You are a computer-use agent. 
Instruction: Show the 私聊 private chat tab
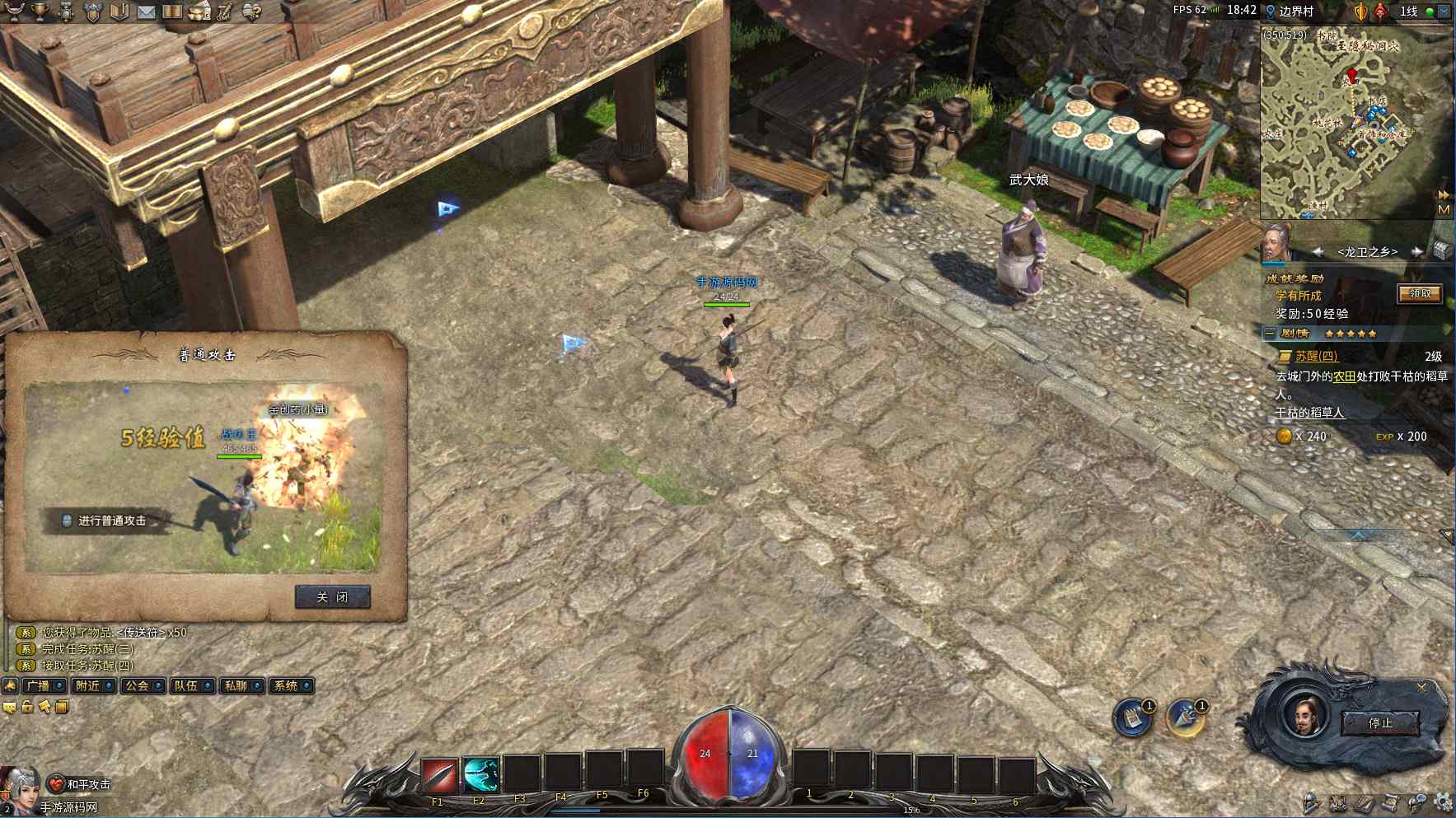(241, 685)
